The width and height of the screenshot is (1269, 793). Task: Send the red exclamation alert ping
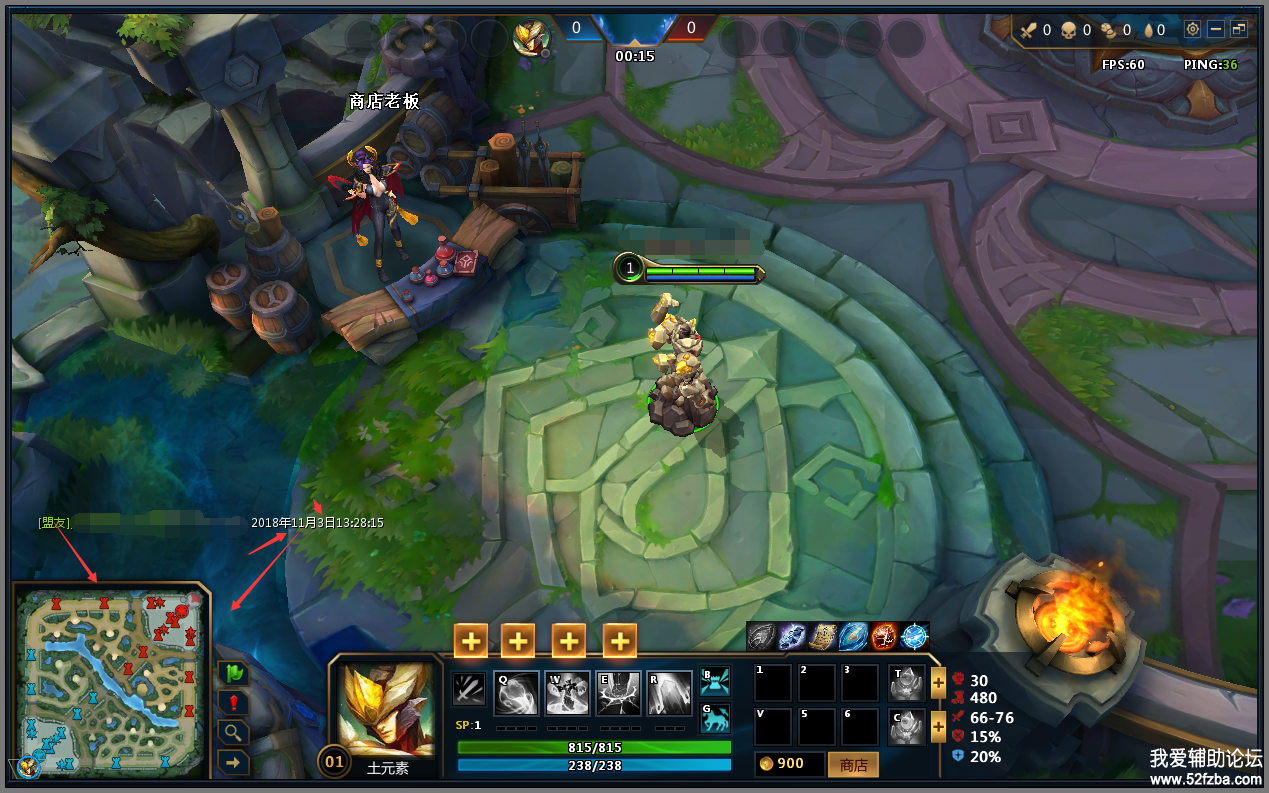233,702
